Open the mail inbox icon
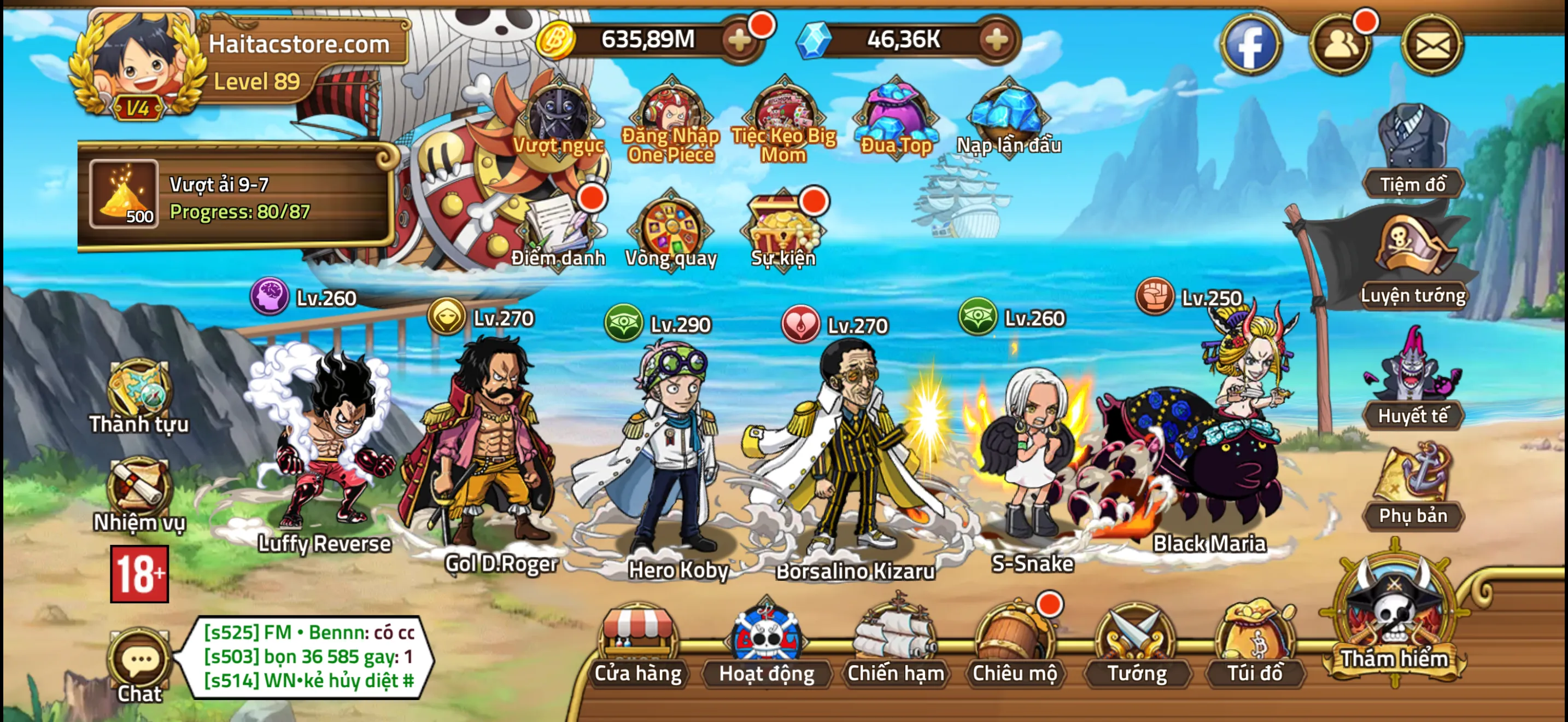1568x722 pixels. point(1434,45)
